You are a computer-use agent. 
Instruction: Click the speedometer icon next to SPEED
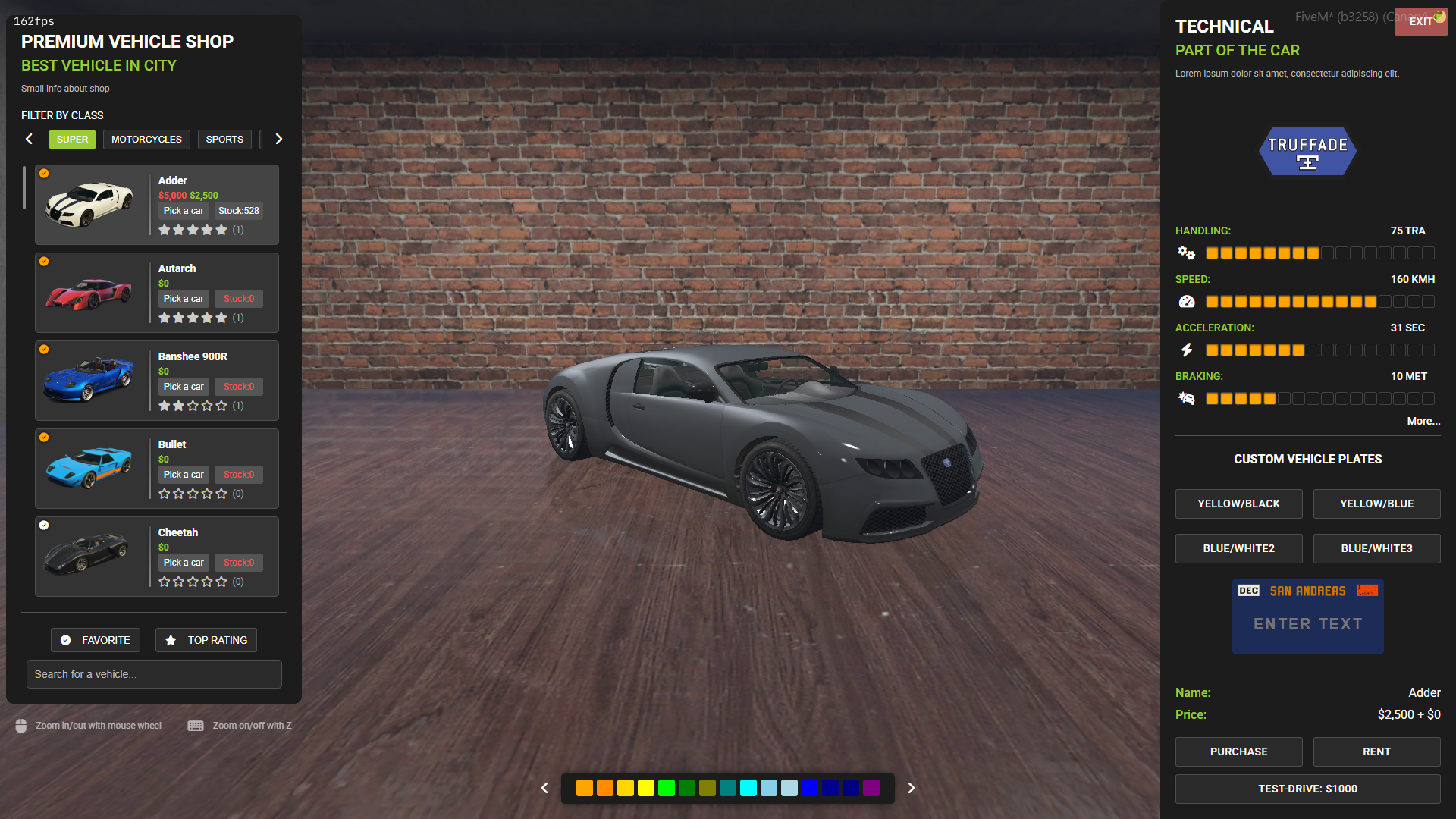click(x=1186, y=301)
